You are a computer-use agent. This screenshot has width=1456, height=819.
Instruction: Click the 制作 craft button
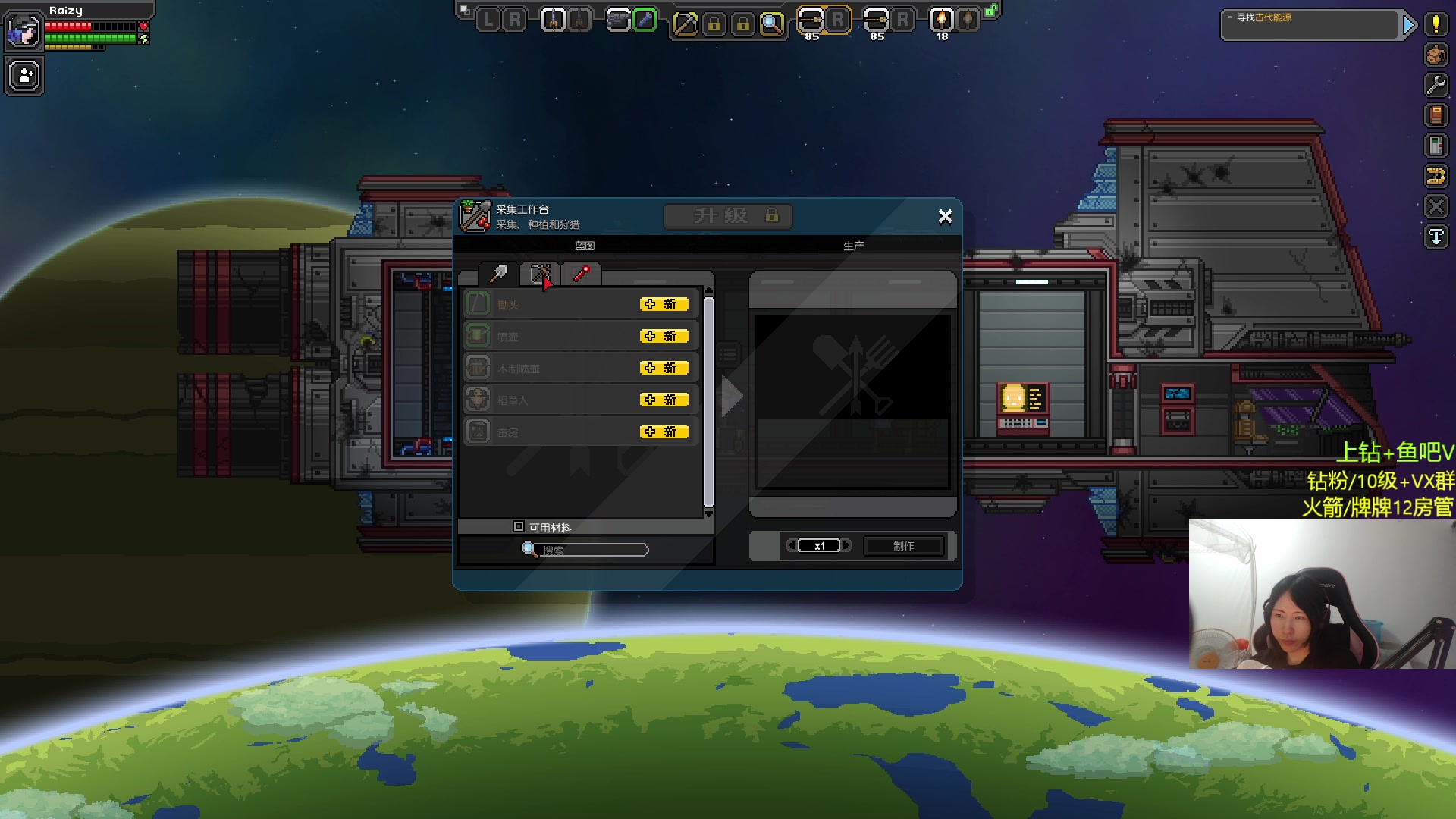click(x=903, y=546)
